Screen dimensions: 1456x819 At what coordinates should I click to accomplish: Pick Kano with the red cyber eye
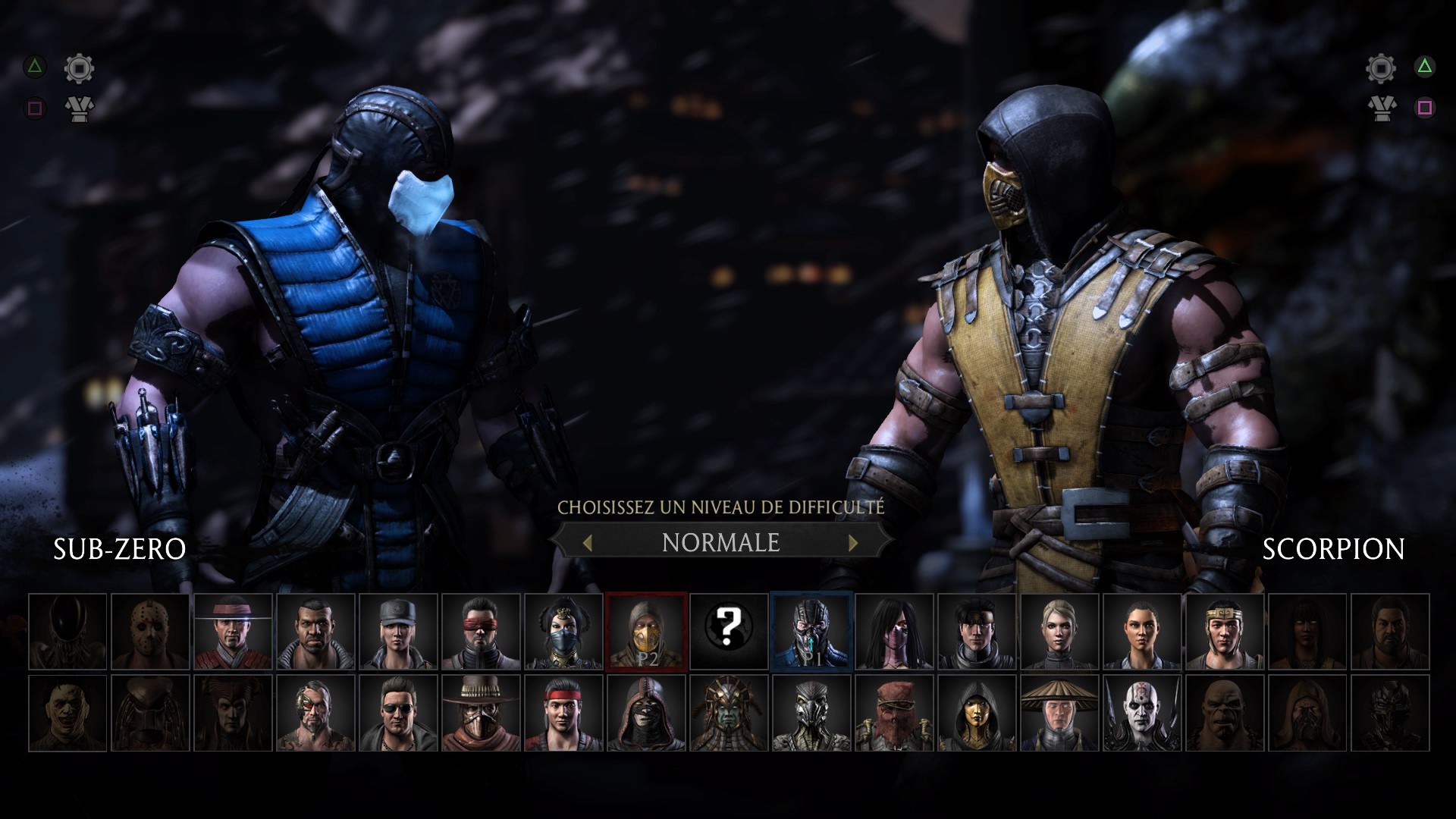[x=315, y=714]
